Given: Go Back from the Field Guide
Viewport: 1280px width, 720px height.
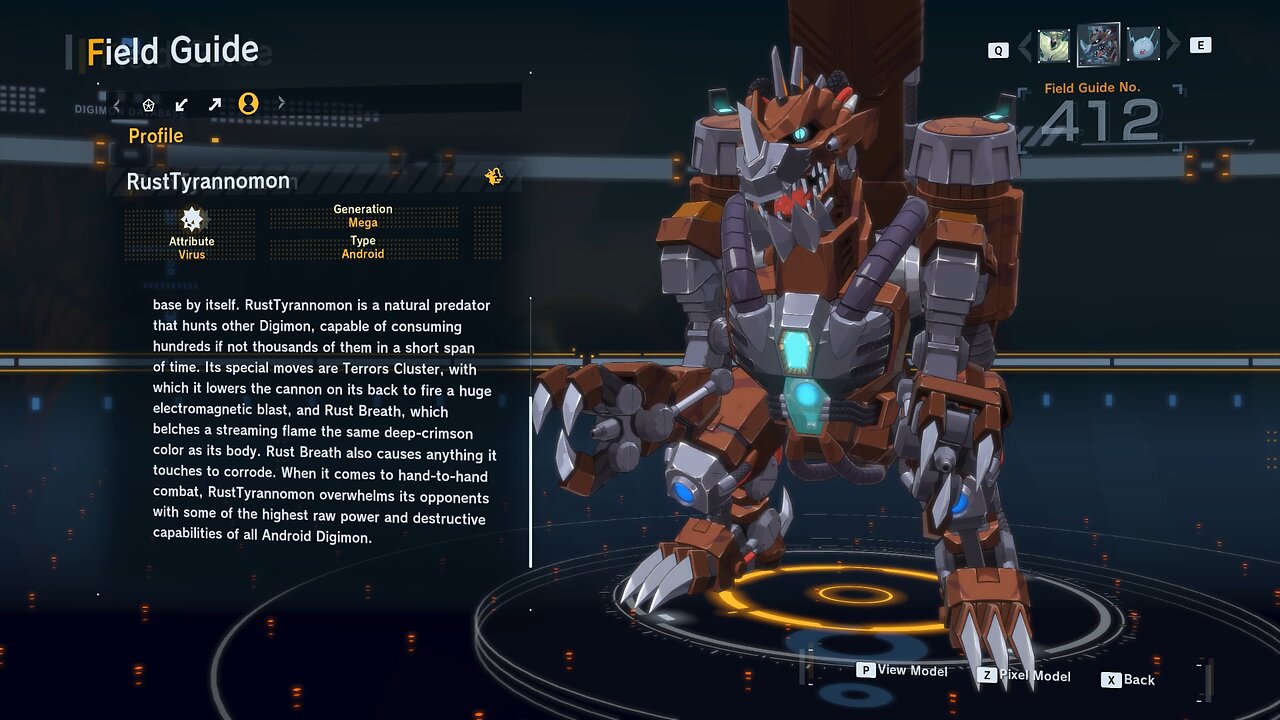Looking at the screenshot, I should click(x=1129, y=680).
